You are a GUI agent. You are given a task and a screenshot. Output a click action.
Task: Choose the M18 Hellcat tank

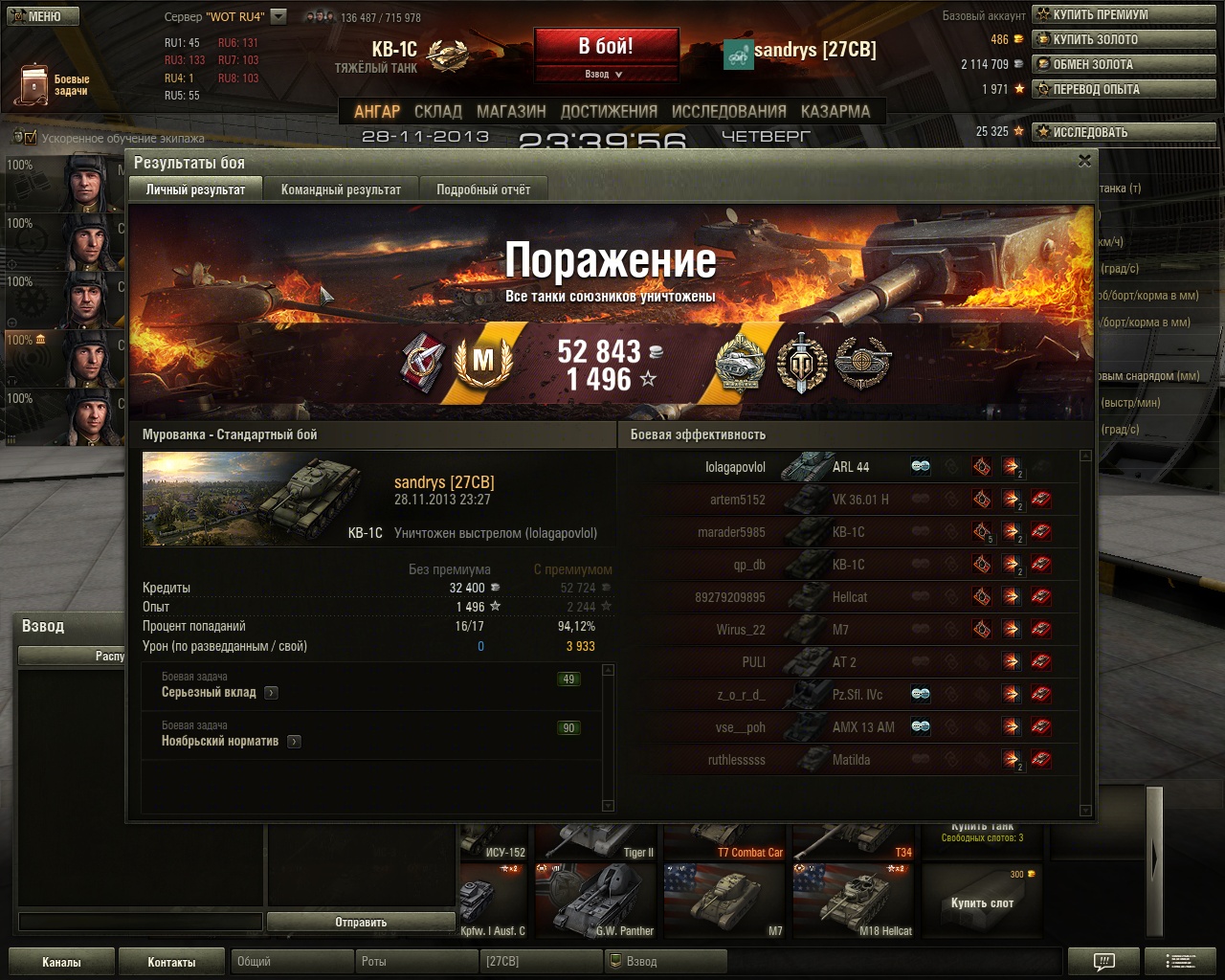pyautogui.click(x=853, y=901)
